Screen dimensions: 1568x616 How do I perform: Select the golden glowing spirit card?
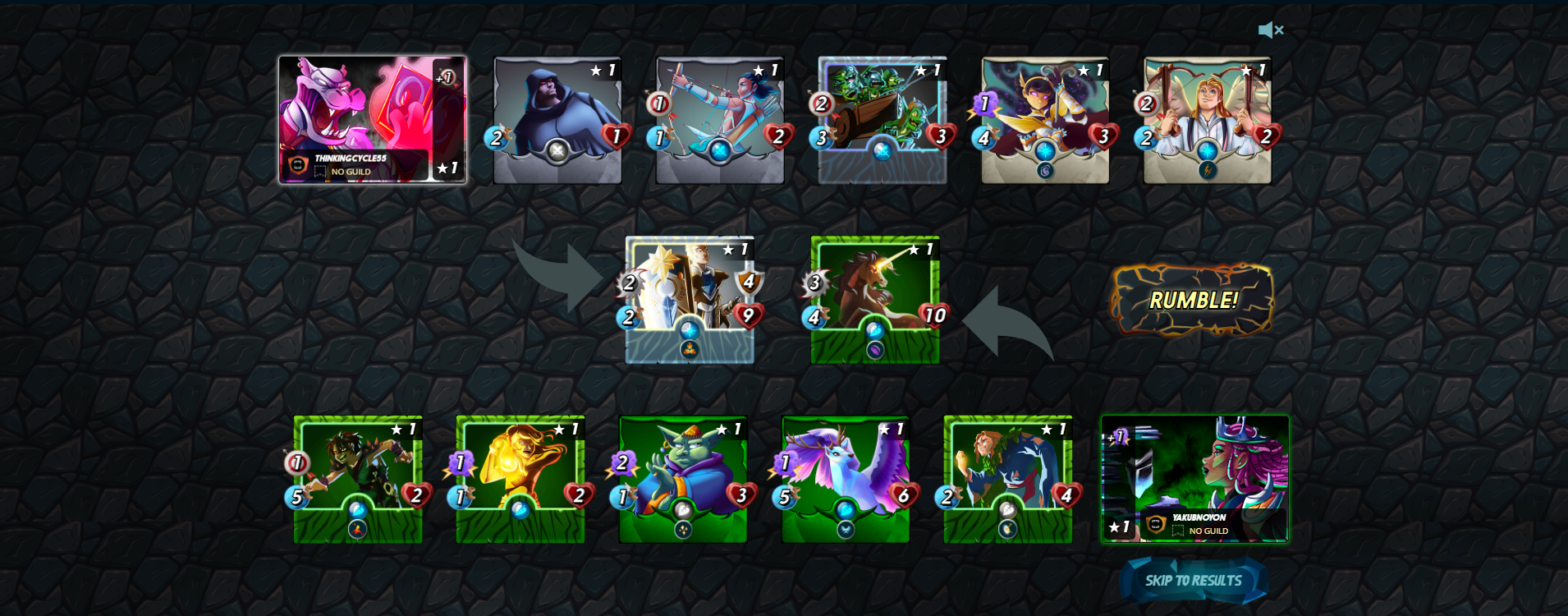(x=520, y=479)
